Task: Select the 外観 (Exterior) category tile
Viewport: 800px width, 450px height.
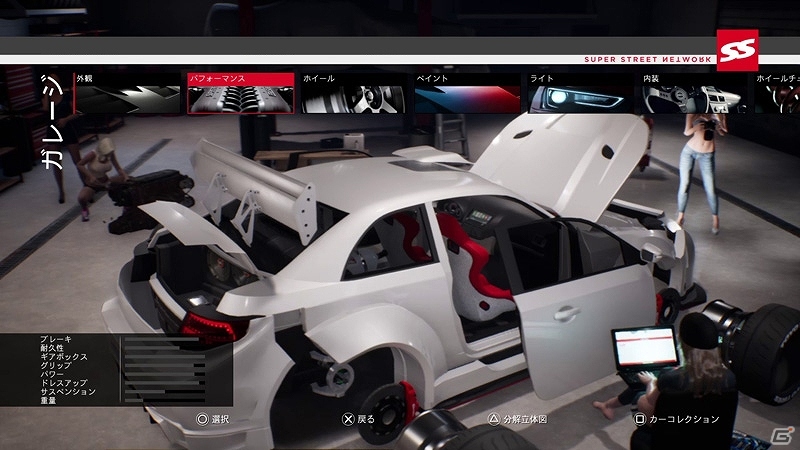Action: (x=127, y=93)
